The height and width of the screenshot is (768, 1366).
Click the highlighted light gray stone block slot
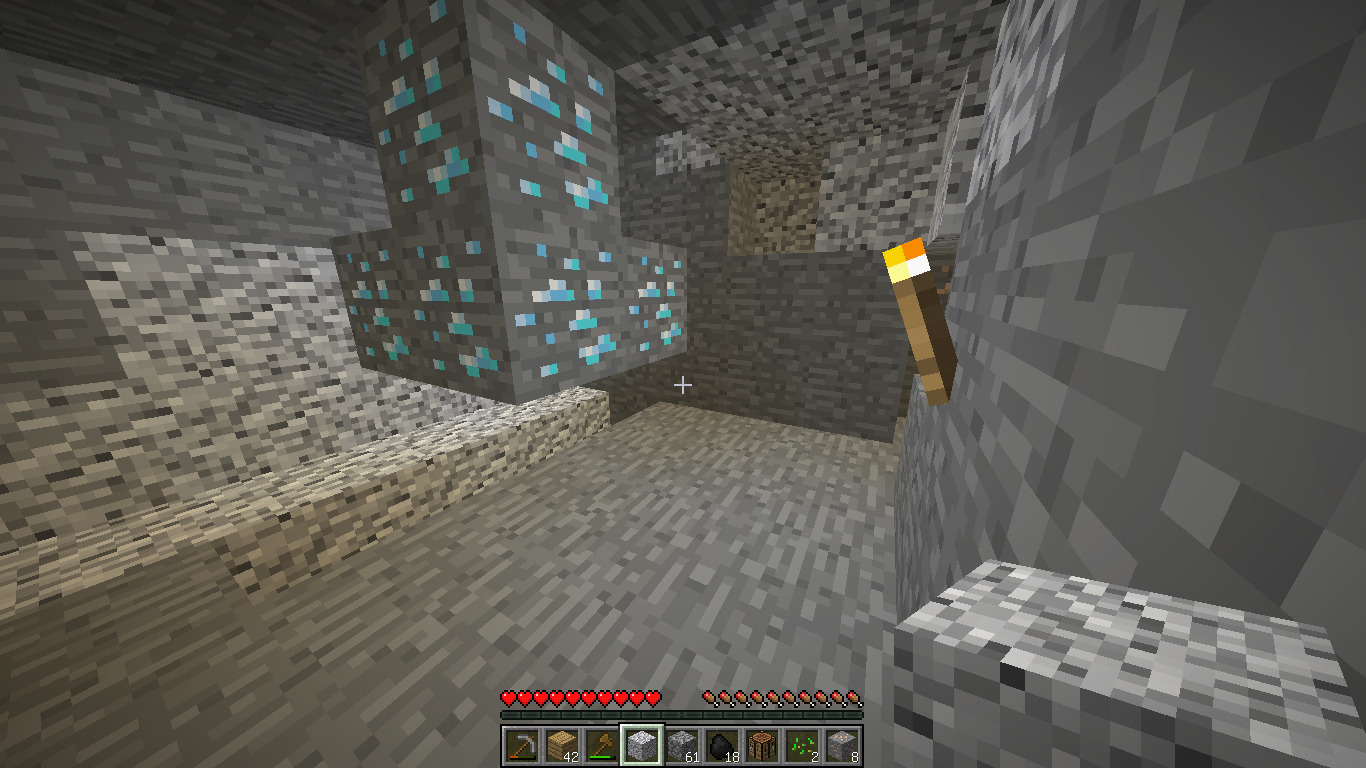[x=642, y=745]
